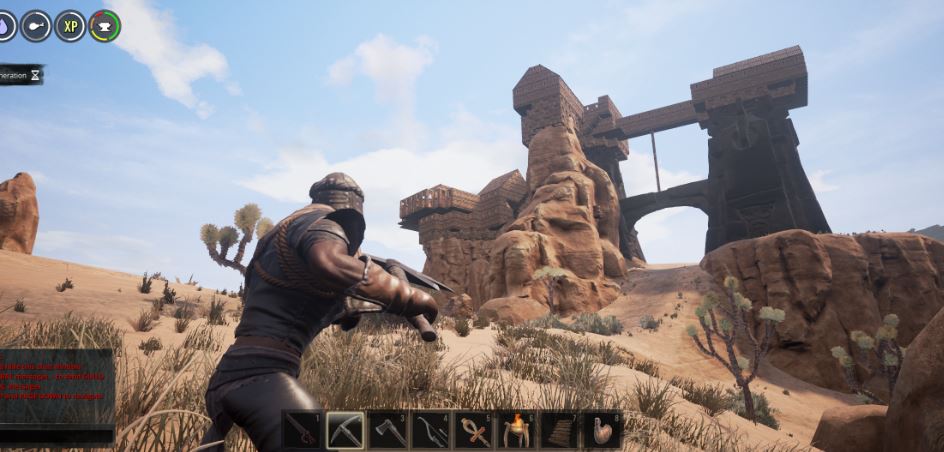
Task: Select the waterskin in hotbar slot 8
Action: tap(603, 430)
